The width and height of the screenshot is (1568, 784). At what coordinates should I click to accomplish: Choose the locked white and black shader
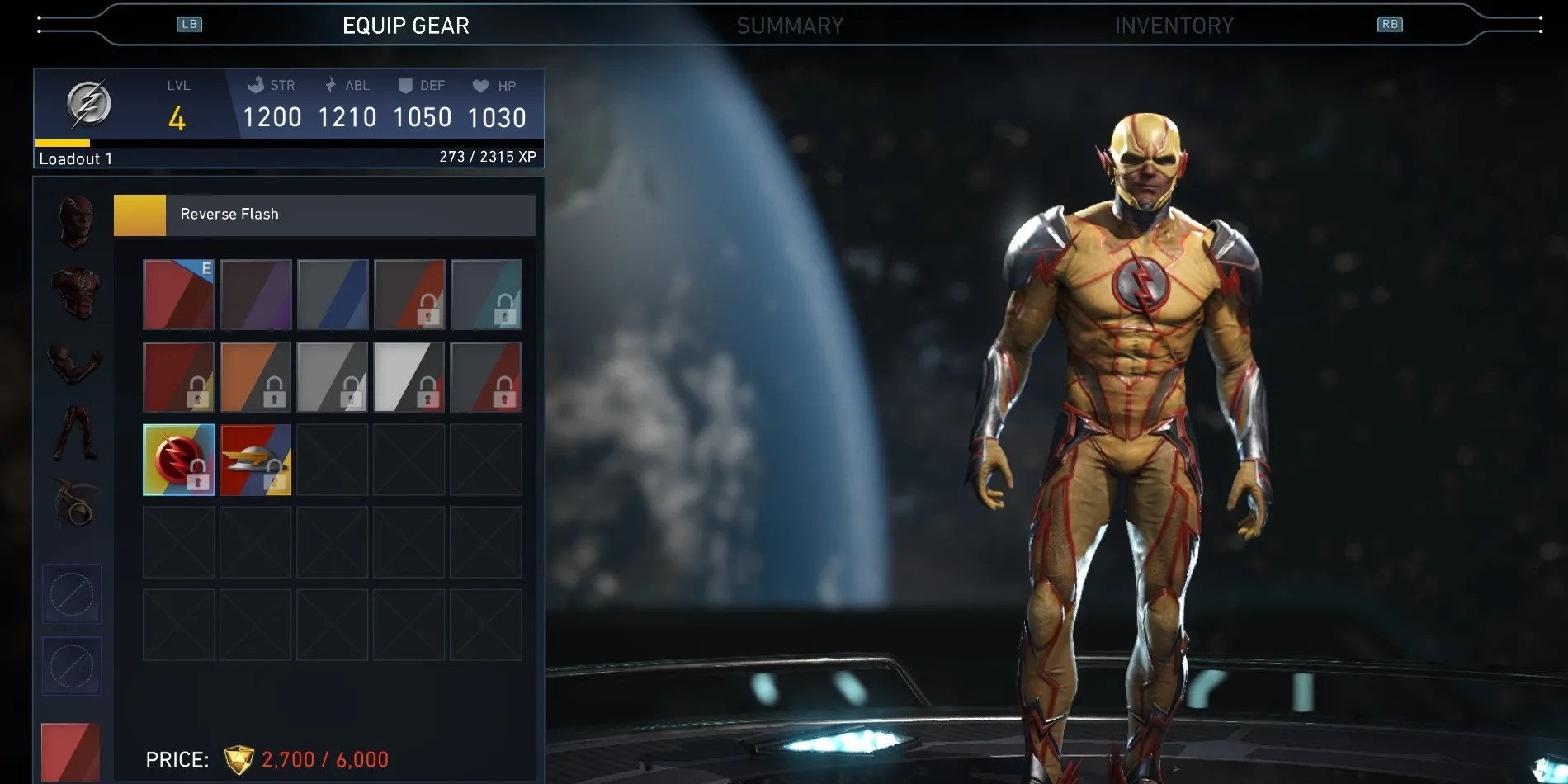[x=409, y=377]
